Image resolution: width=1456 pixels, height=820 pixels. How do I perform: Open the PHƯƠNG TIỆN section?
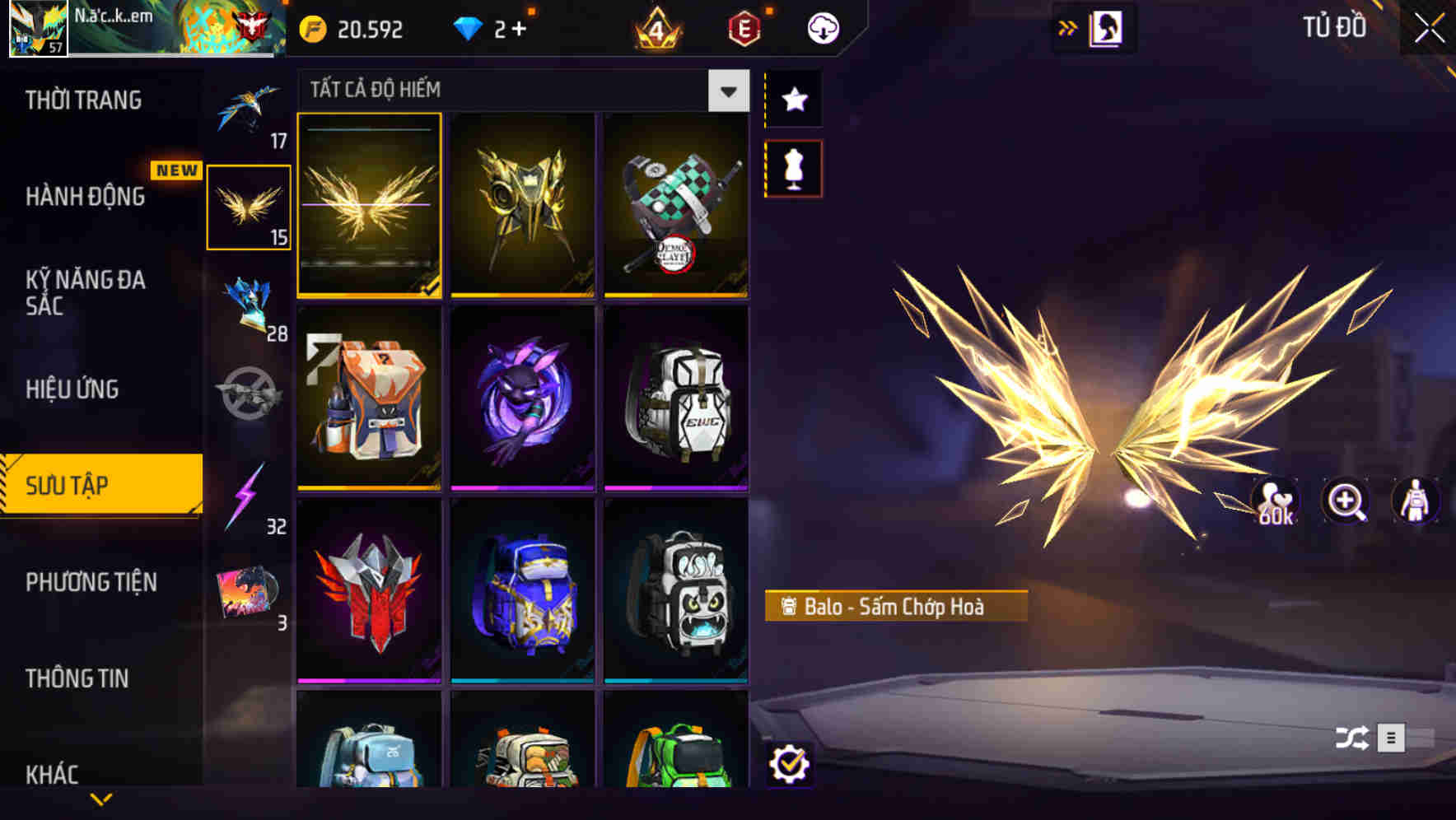tap(91, 582)
